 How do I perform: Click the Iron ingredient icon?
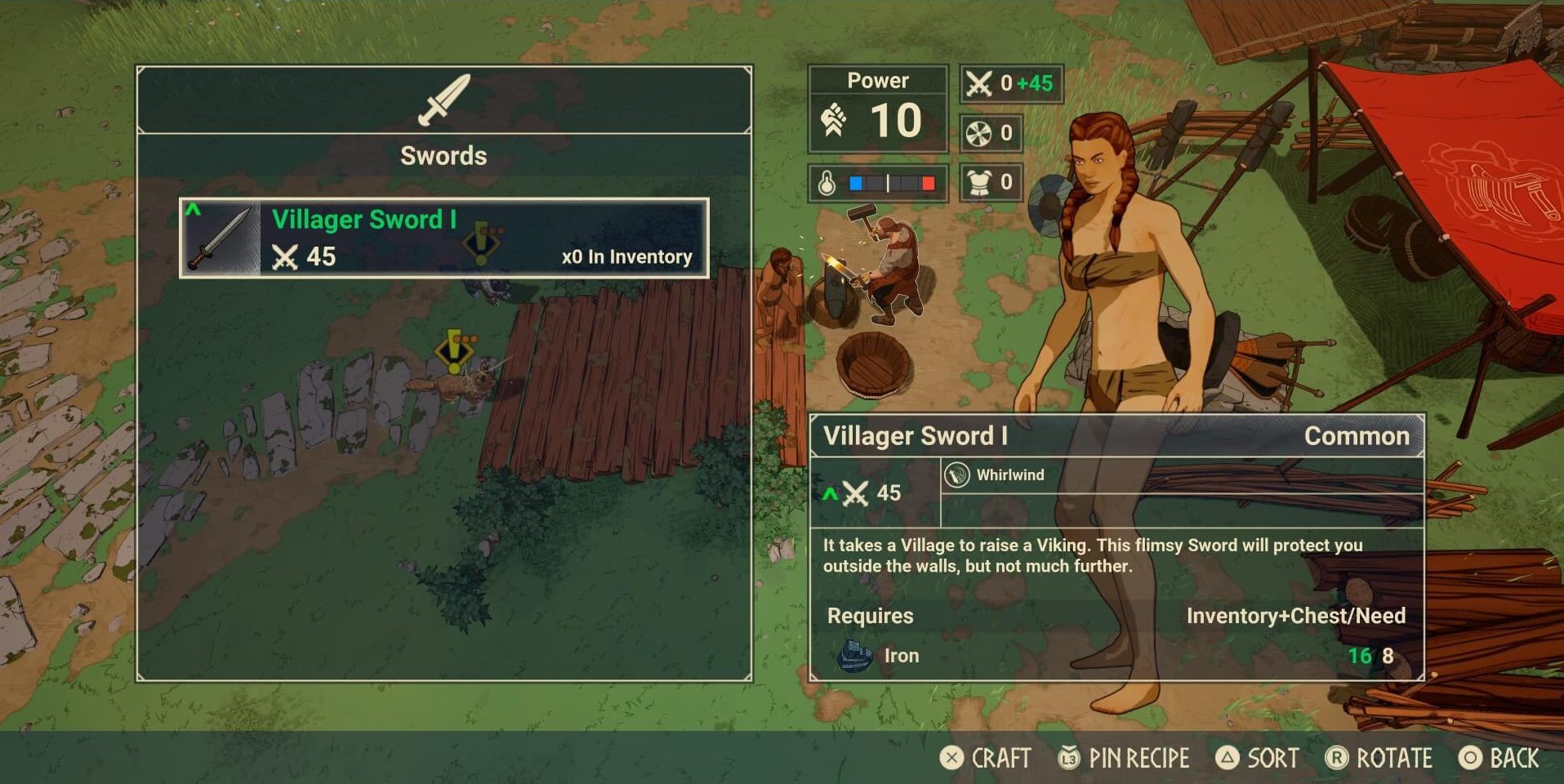click(x=855, y=656)
